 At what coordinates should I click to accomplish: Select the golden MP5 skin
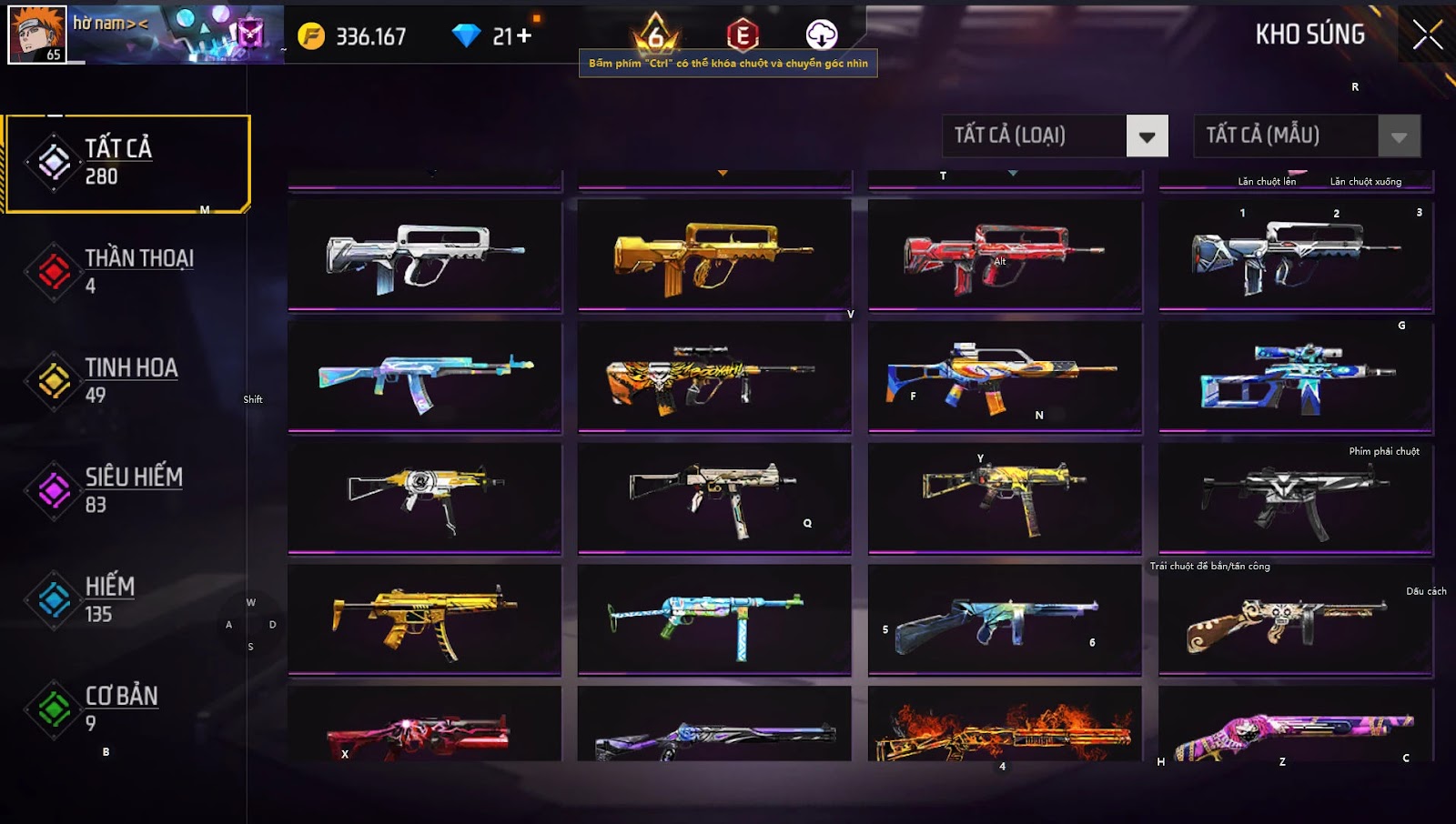(x=424, y=619)
